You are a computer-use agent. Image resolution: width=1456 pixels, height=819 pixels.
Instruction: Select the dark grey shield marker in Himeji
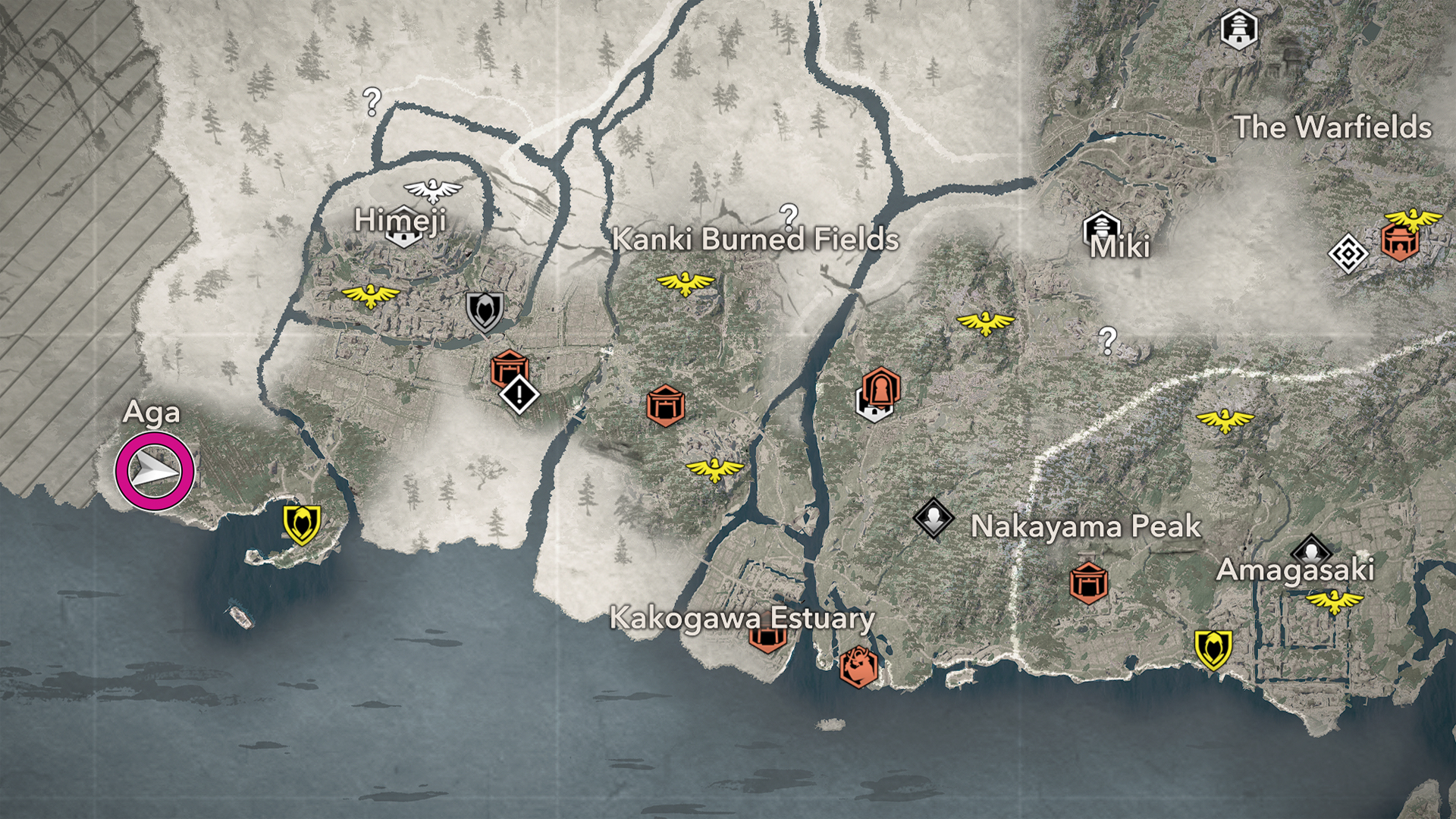pyautogui.click(x=484, y=311)
